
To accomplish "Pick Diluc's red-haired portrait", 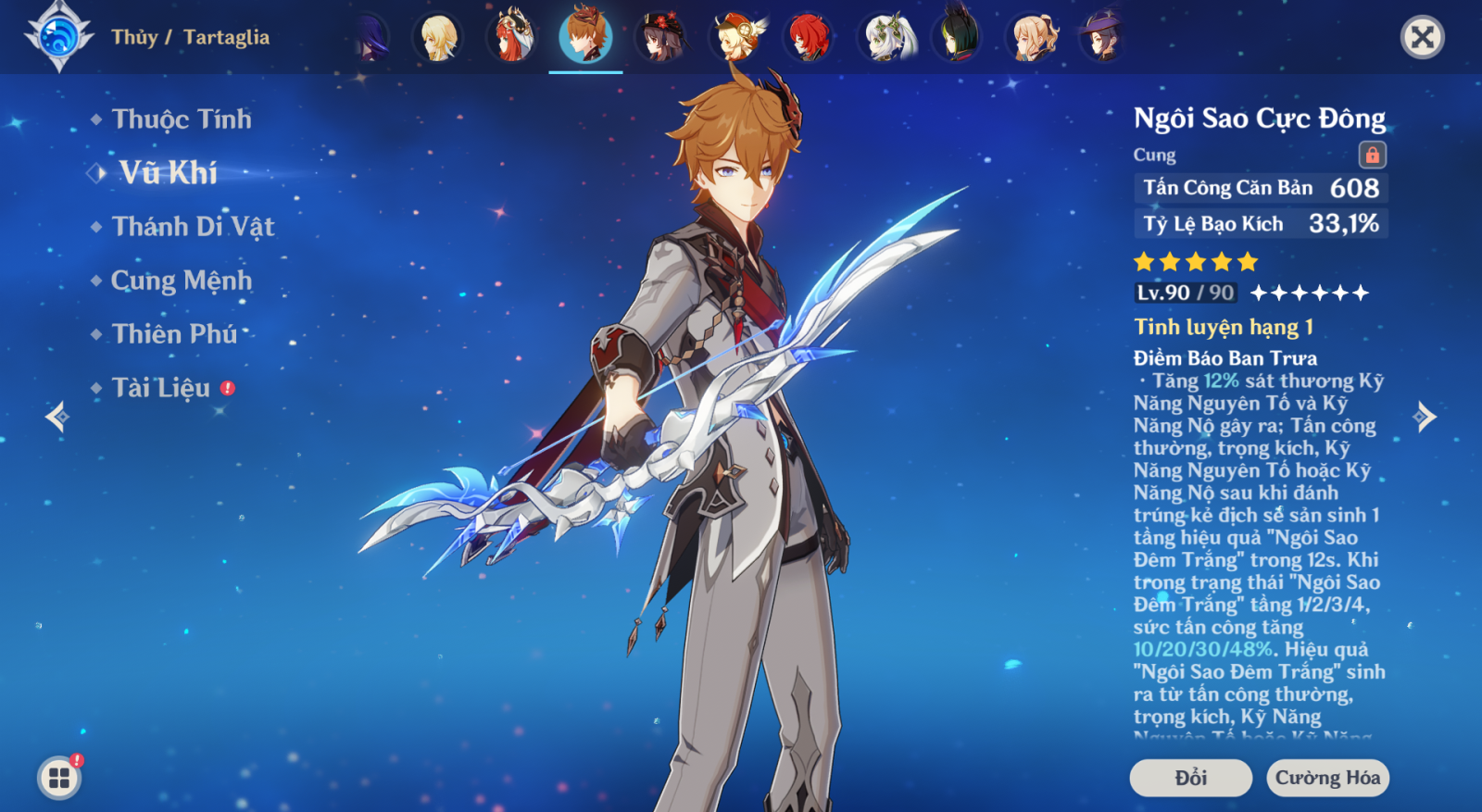I will (x=809, y=37).
